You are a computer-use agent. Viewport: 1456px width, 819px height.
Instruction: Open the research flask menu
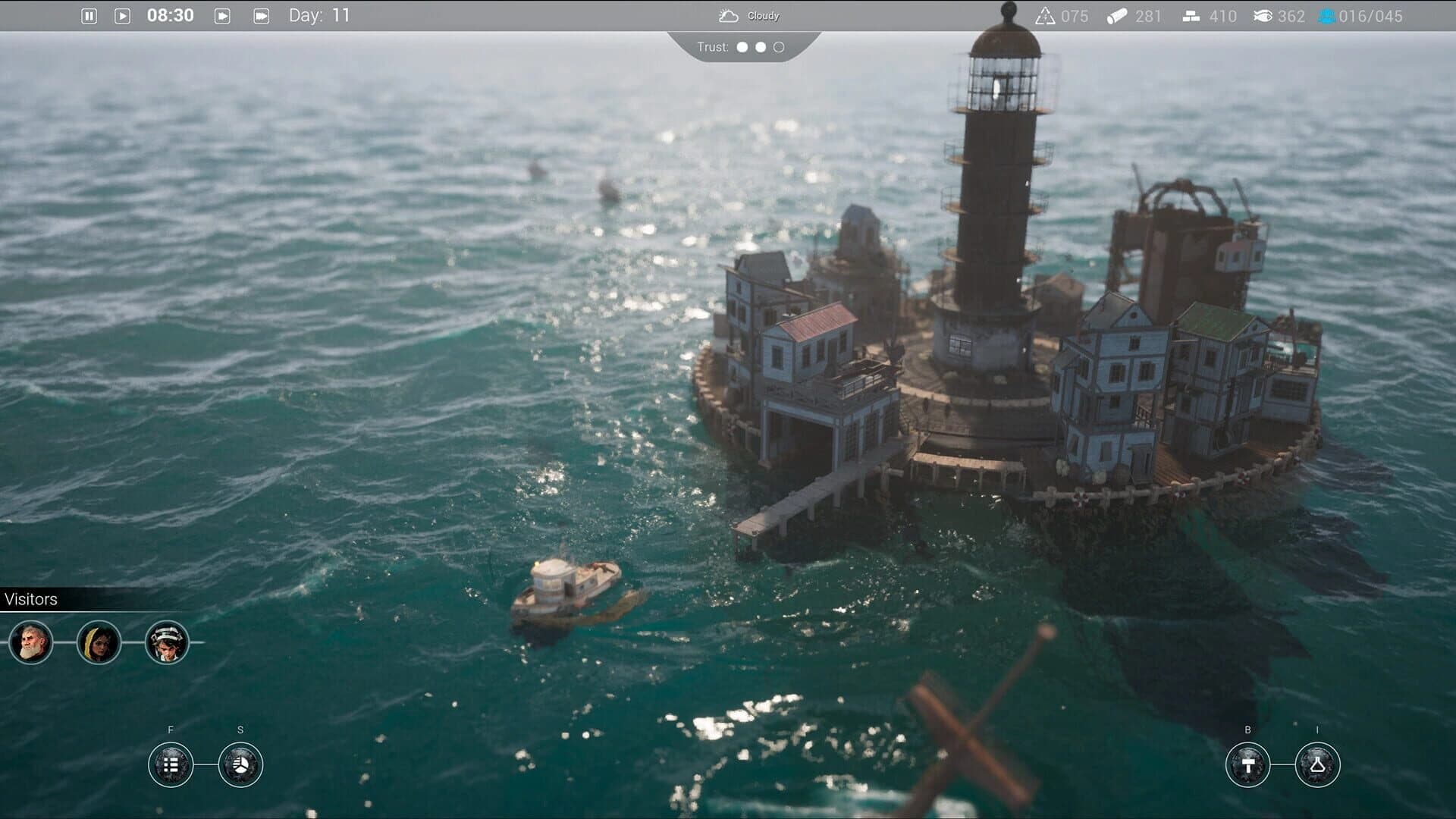point(1319,764)
